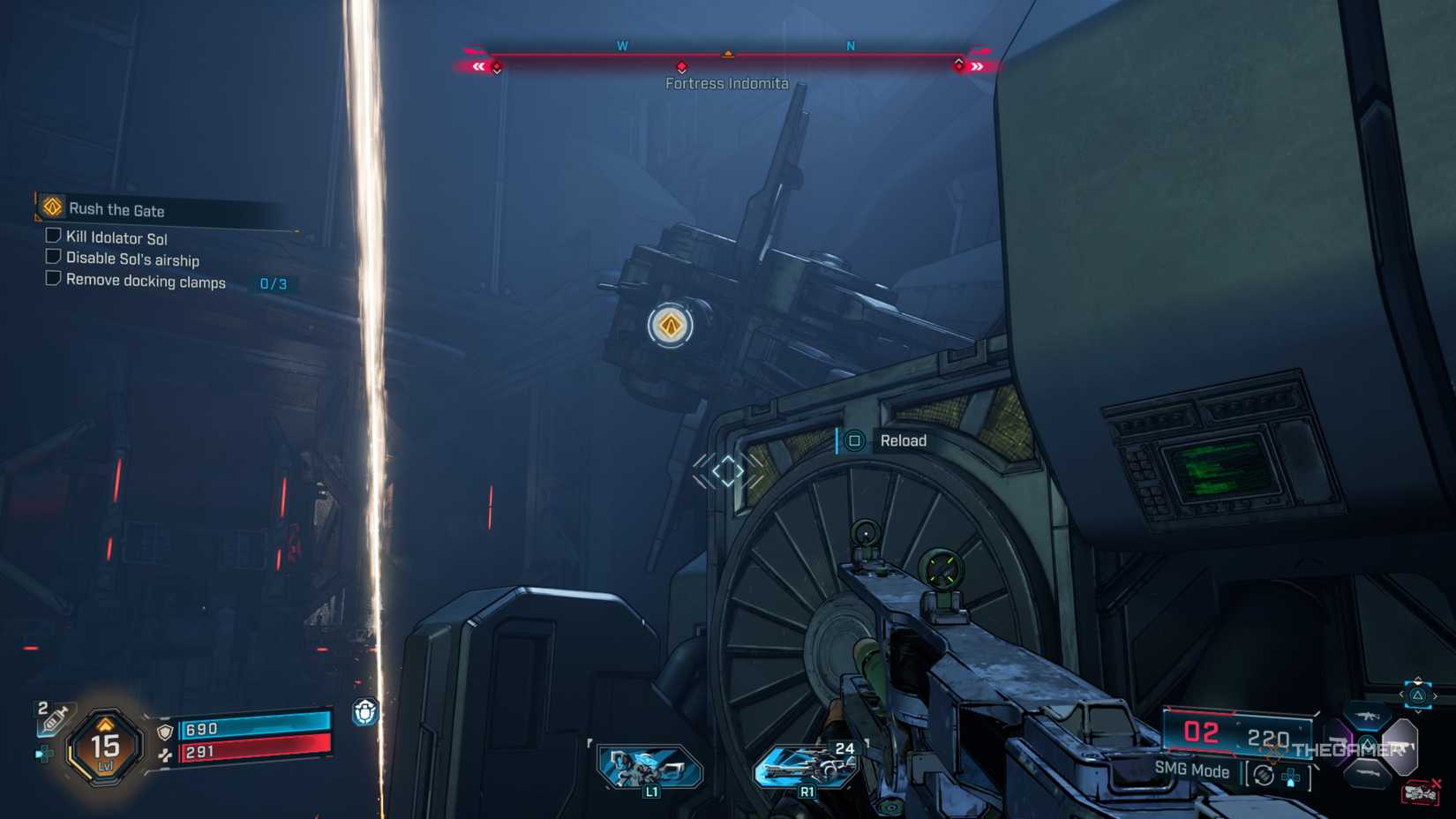The width and height of the screenshot is (1456, 819).
Task: Select the top weapon slot in weapon wheel
Action: pos(1366,716)
